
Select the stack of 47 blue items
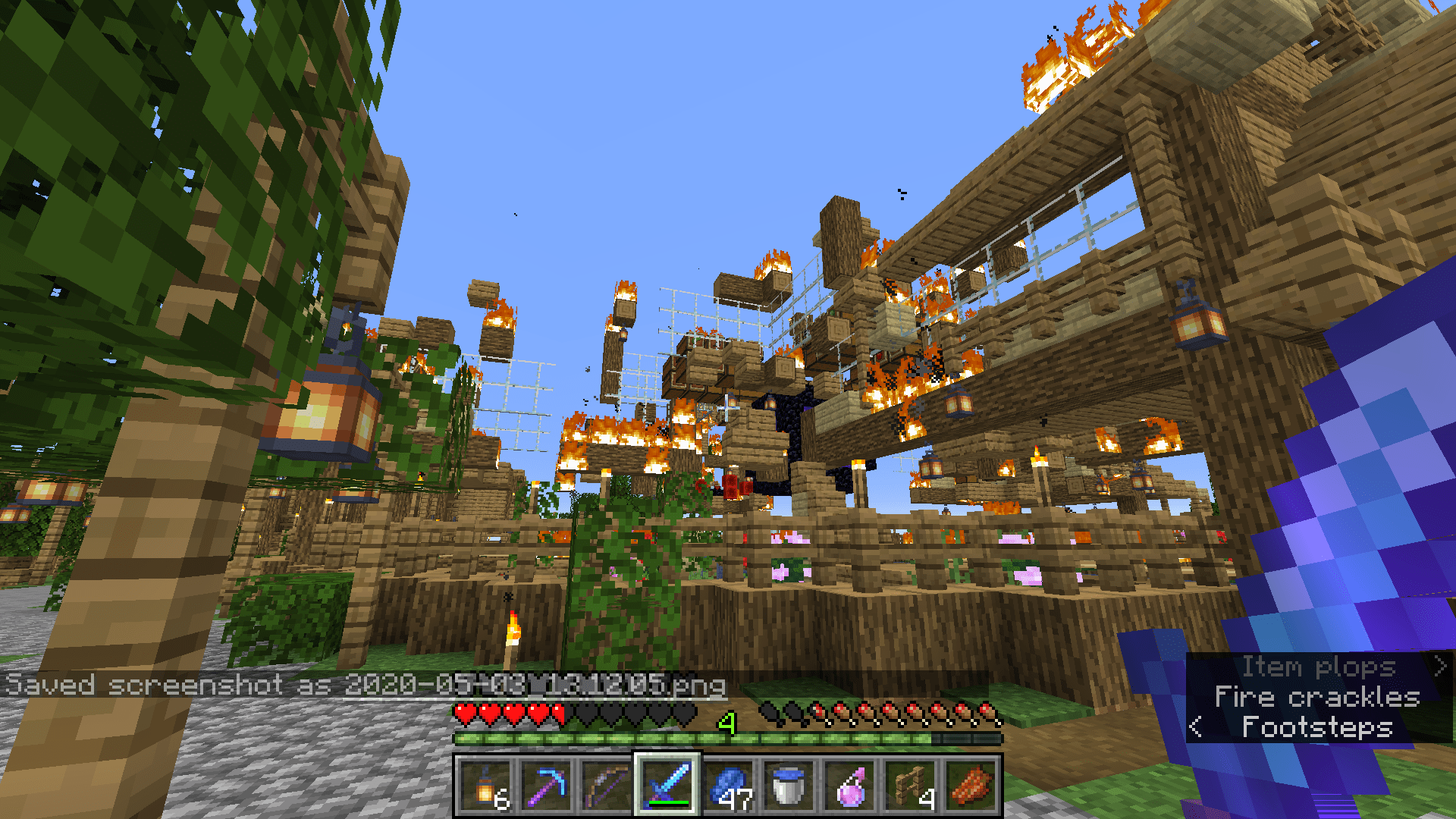[x=728, y=790]
